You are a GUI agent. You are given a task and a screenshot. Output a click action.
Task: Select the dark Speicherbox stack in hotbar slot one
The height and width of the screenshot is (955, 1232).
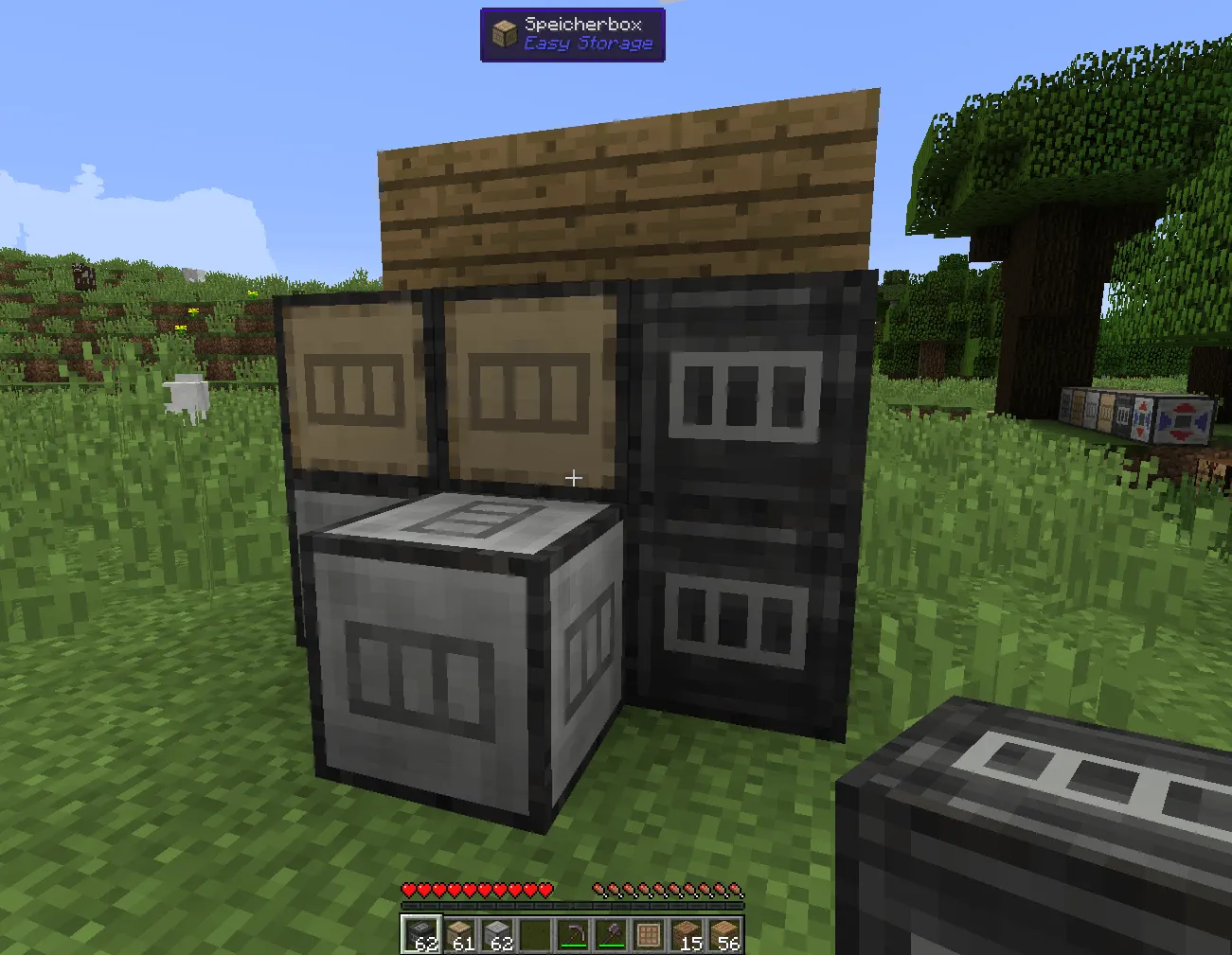pos(423,932)
